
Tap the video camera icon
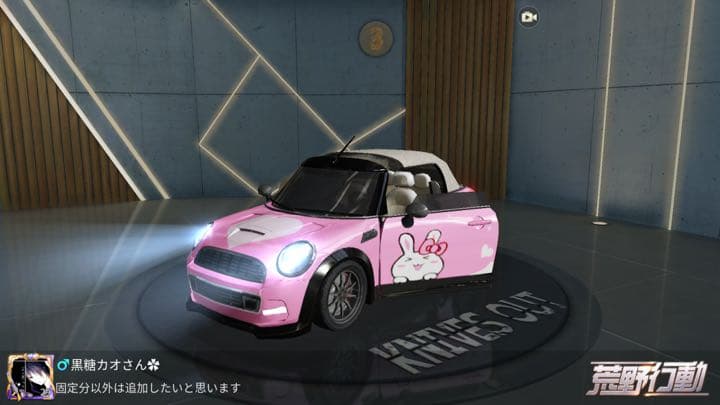pyautogui.click(x=528, y=17)
